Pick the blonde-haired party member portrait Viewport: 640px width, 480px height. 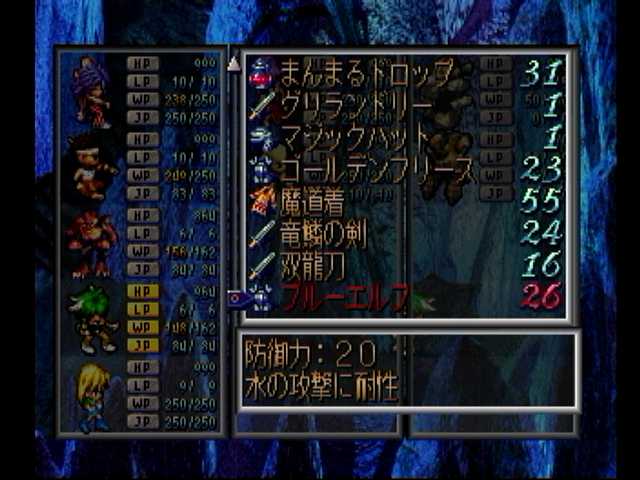tap(92, 395)
